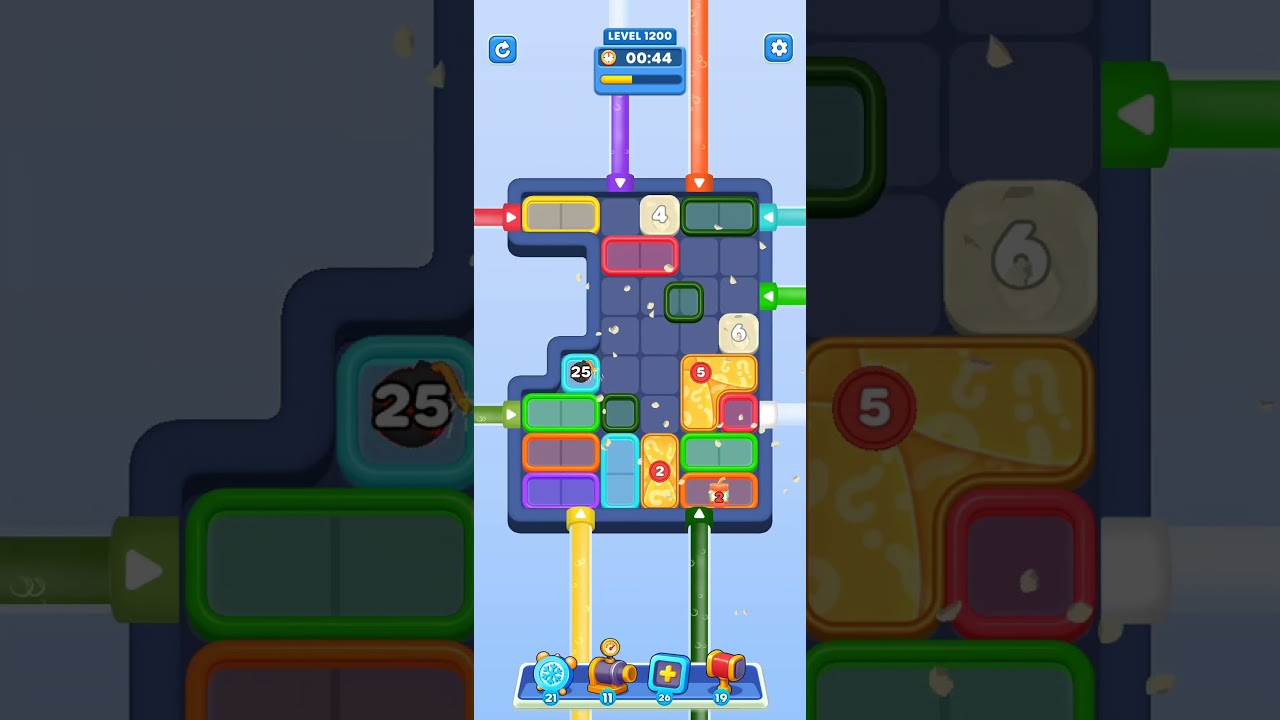Click the bomb block showing 25
The width and height of the screenshot is (1280, 720).
[x=579, y=373]
